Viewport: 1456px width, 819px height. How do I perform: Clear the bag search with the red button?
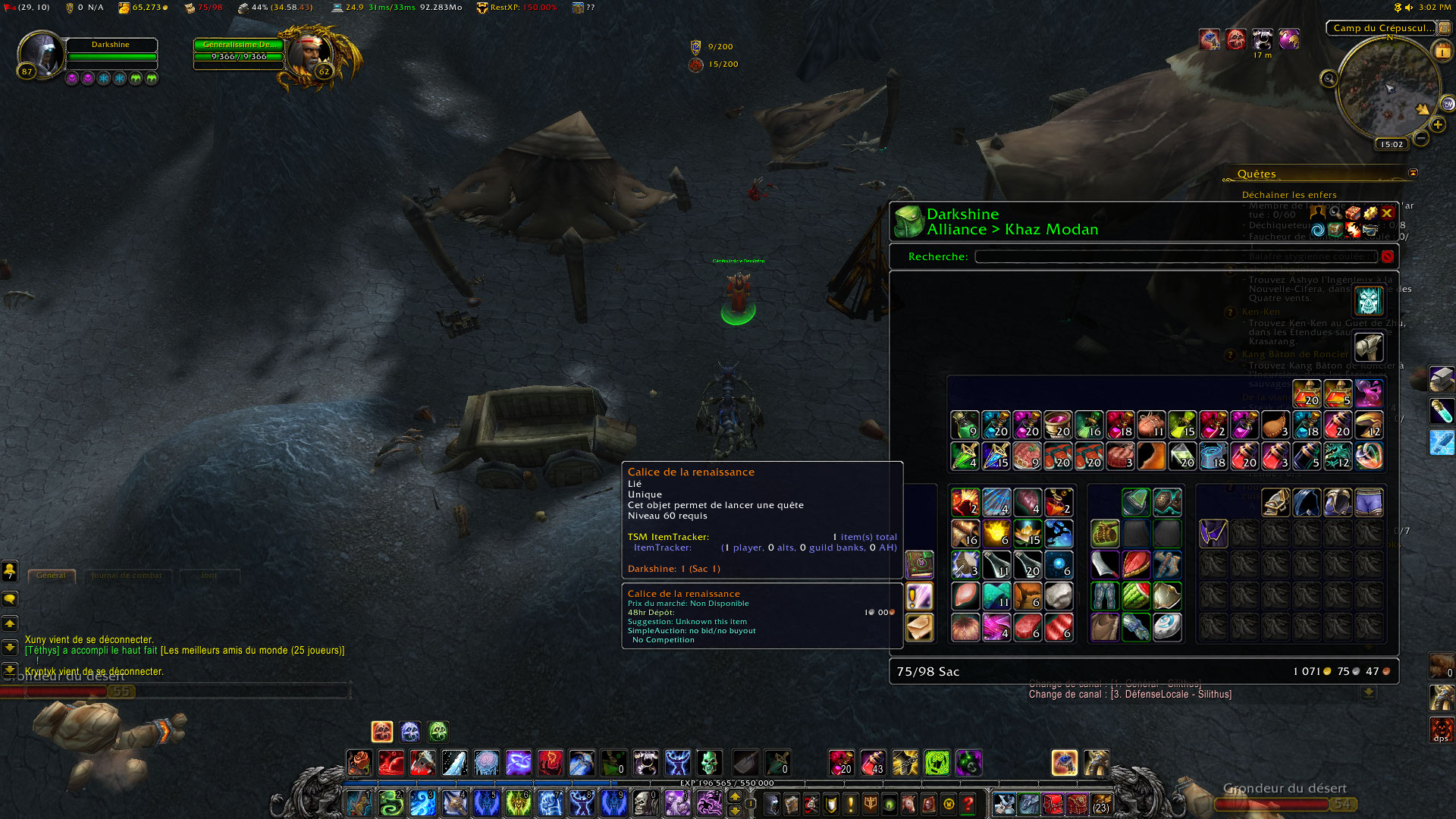[x=1387, y=256]
